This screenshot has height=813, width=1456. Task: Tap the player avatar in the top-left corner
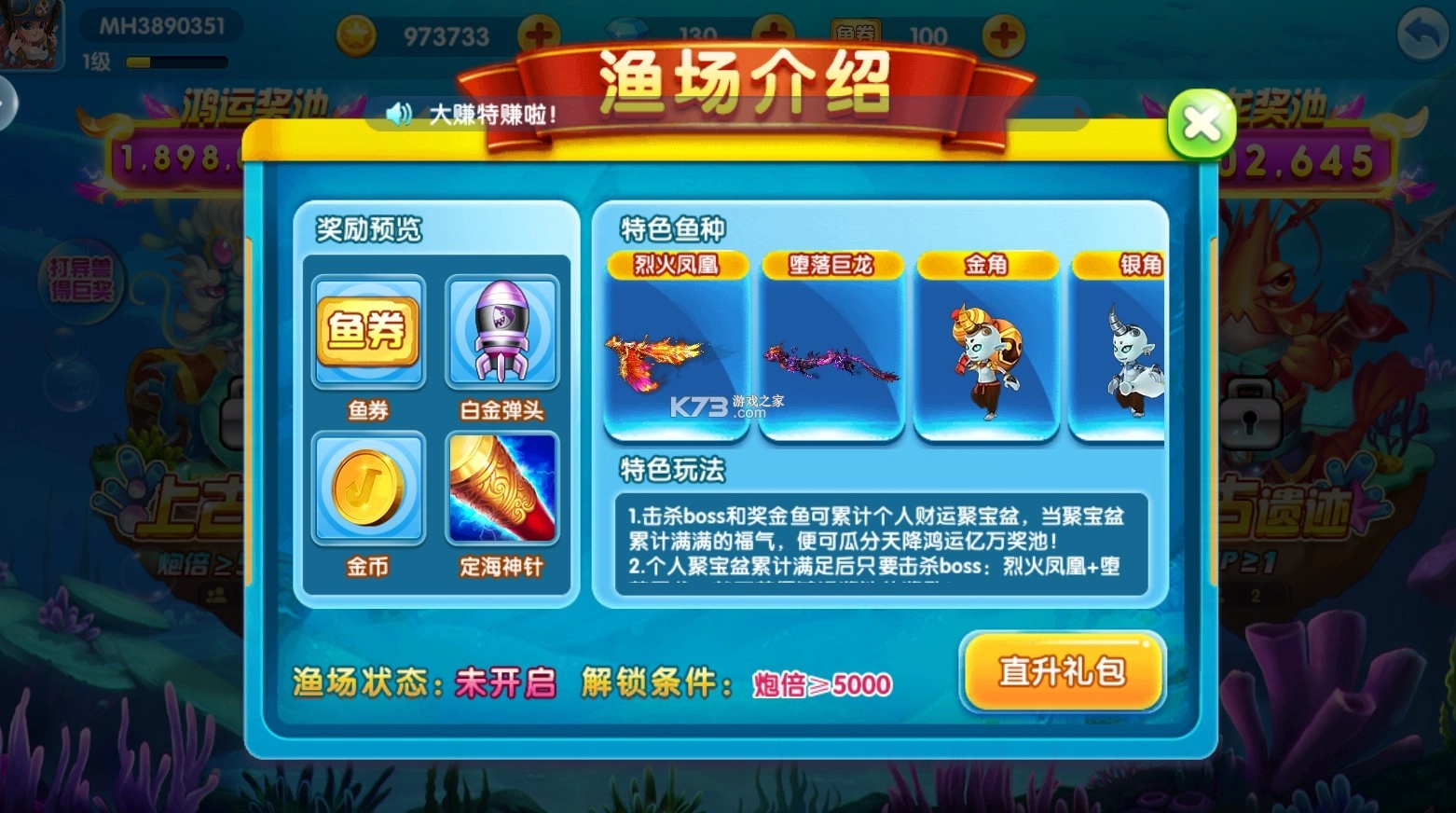pos(33,34)
